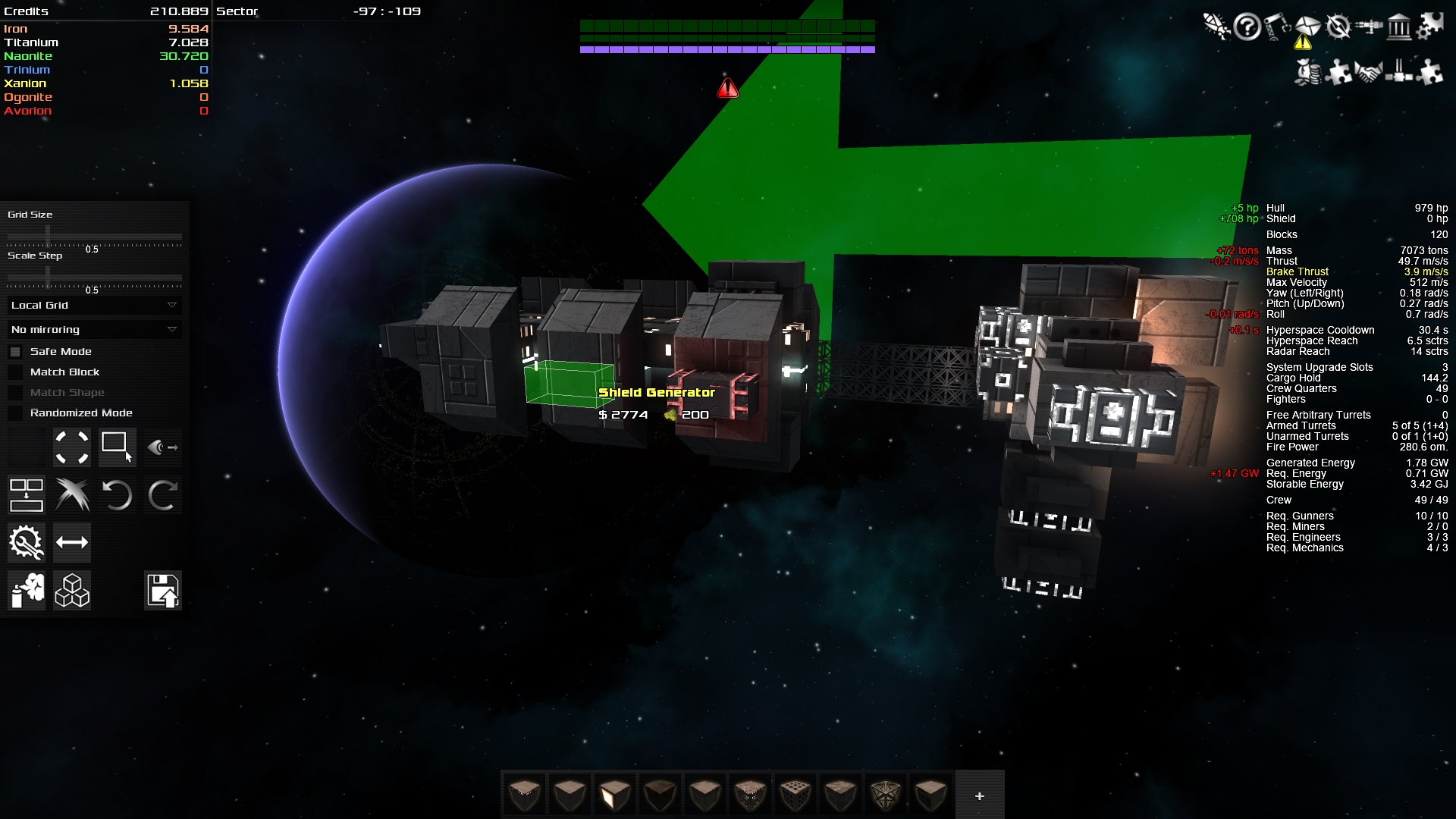Open the mail icon with warning sign
The image size is (1456, 819).
1307,25
